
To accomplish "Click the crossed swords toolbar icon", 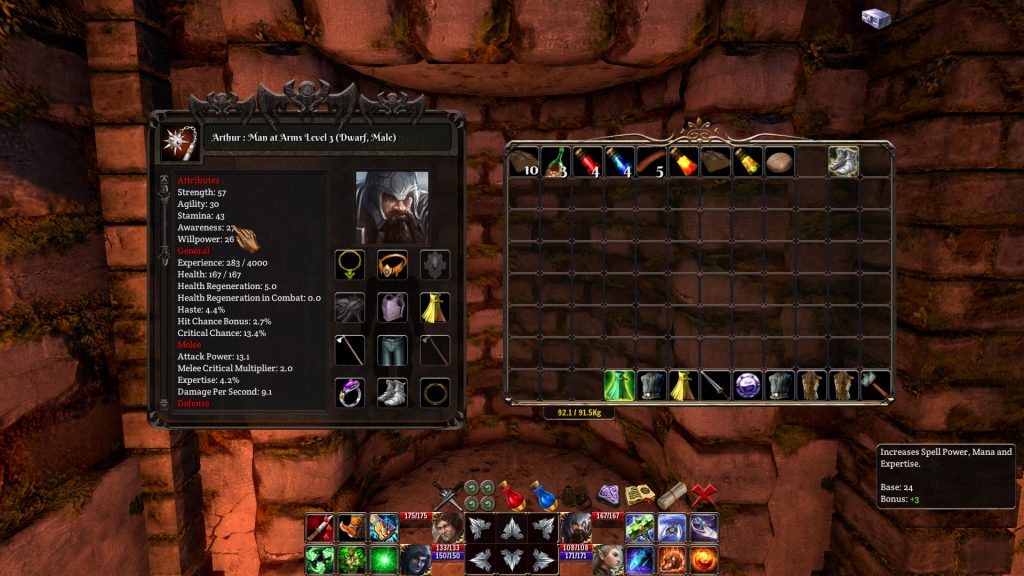I will tap(447, 495).
